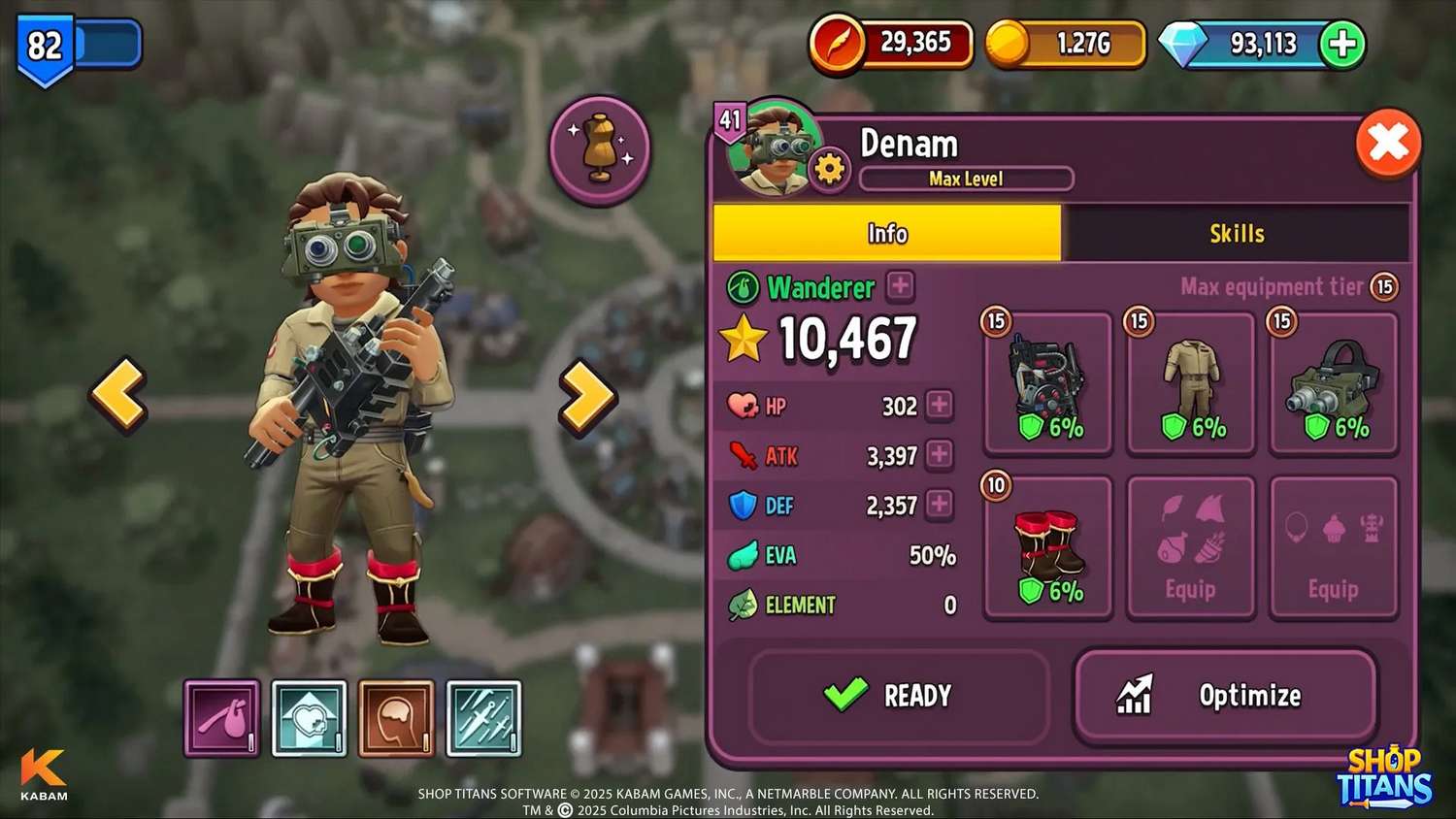Image resolution: width=1456 pixels, height=819 pixels.
Task: Open the Wanderer class plus button
Action: coord(901,286)
